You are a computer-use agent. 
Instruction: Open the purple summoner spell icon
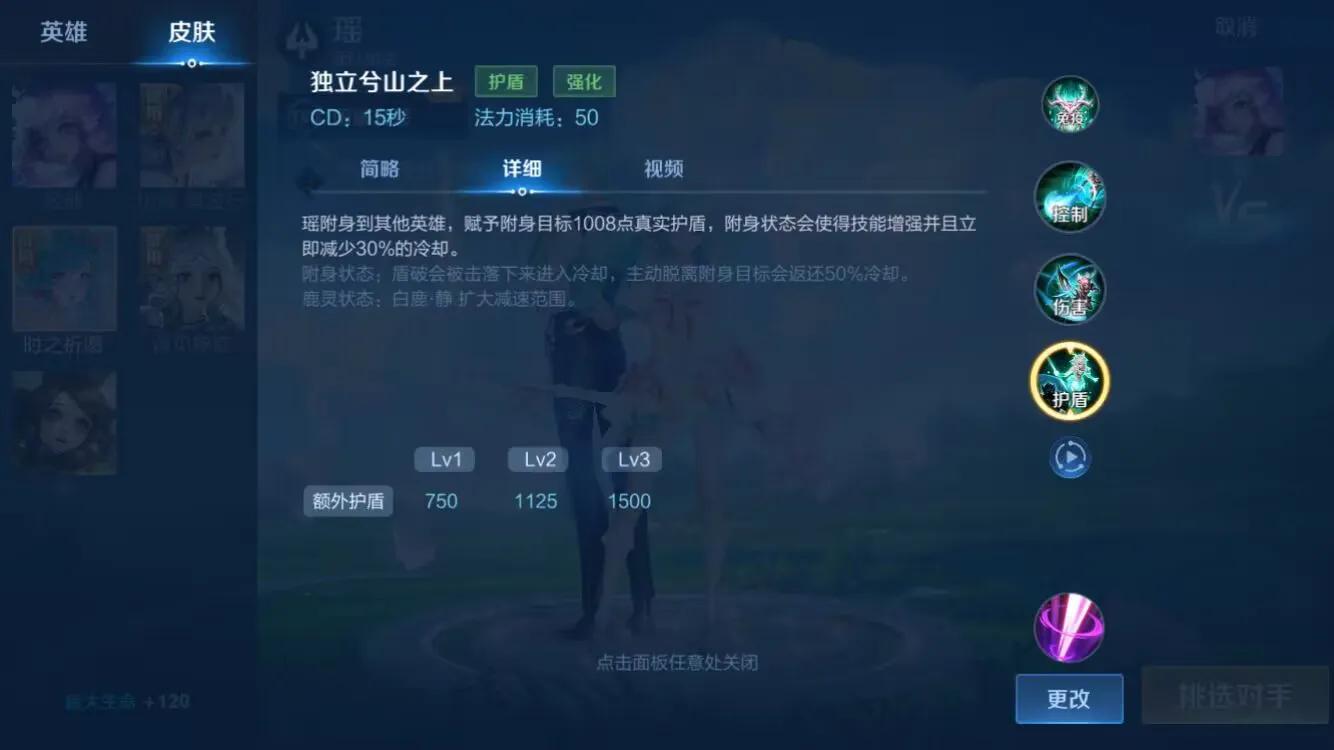[1069, 627]
